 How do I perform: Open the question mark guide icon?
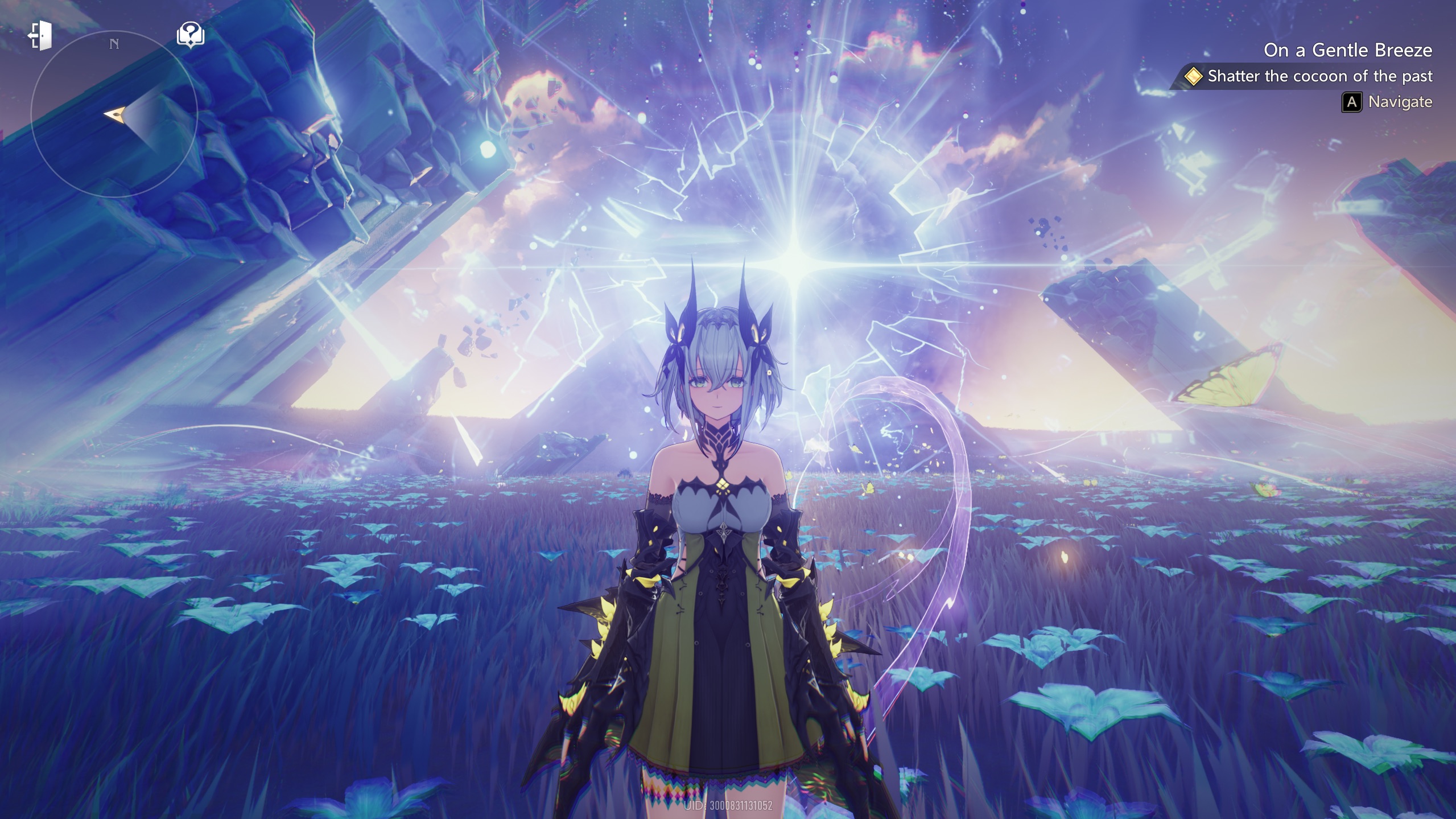tap(191, 35)
